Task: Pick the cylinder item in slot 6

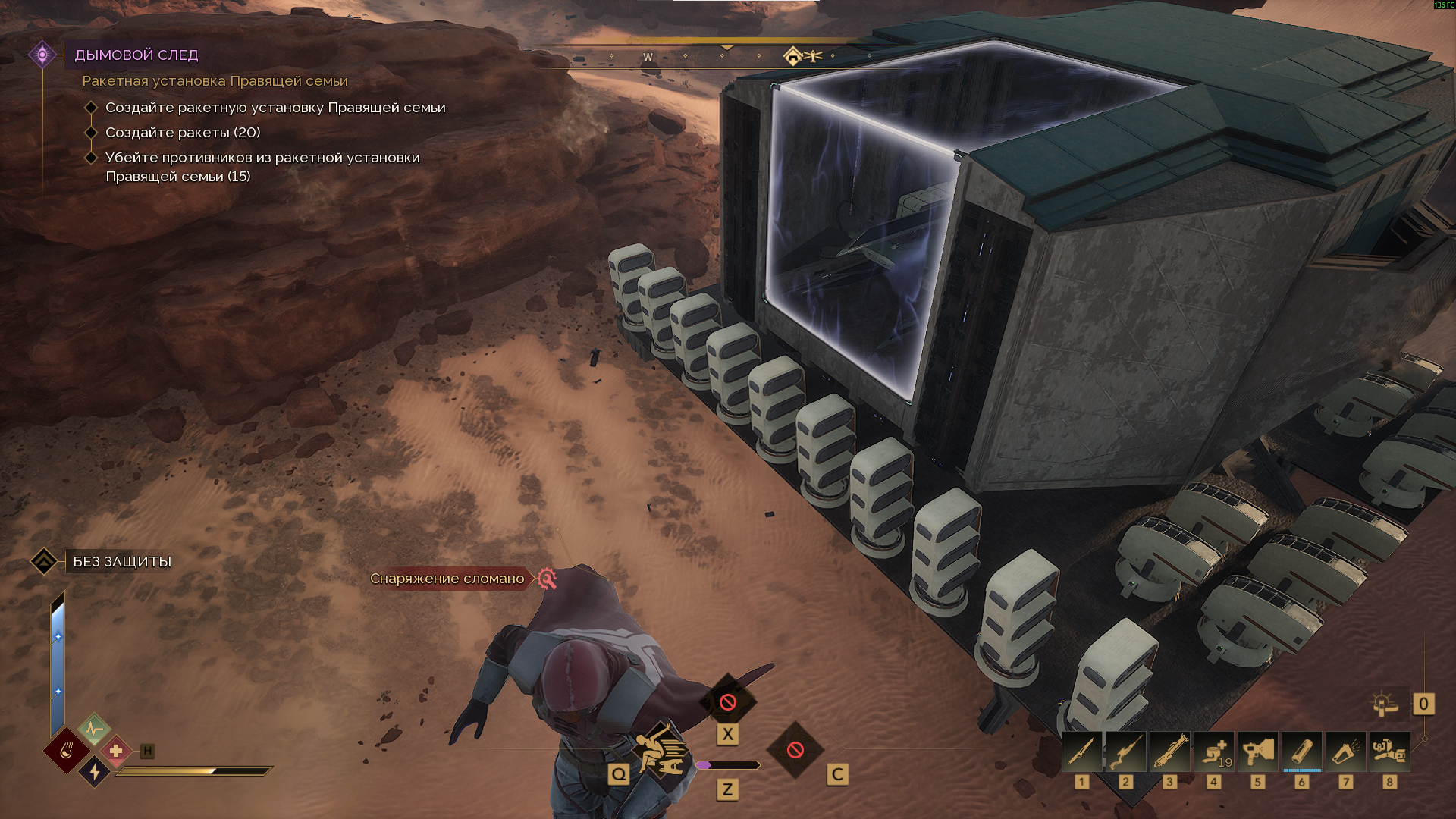Action: tap(1301, 752)
